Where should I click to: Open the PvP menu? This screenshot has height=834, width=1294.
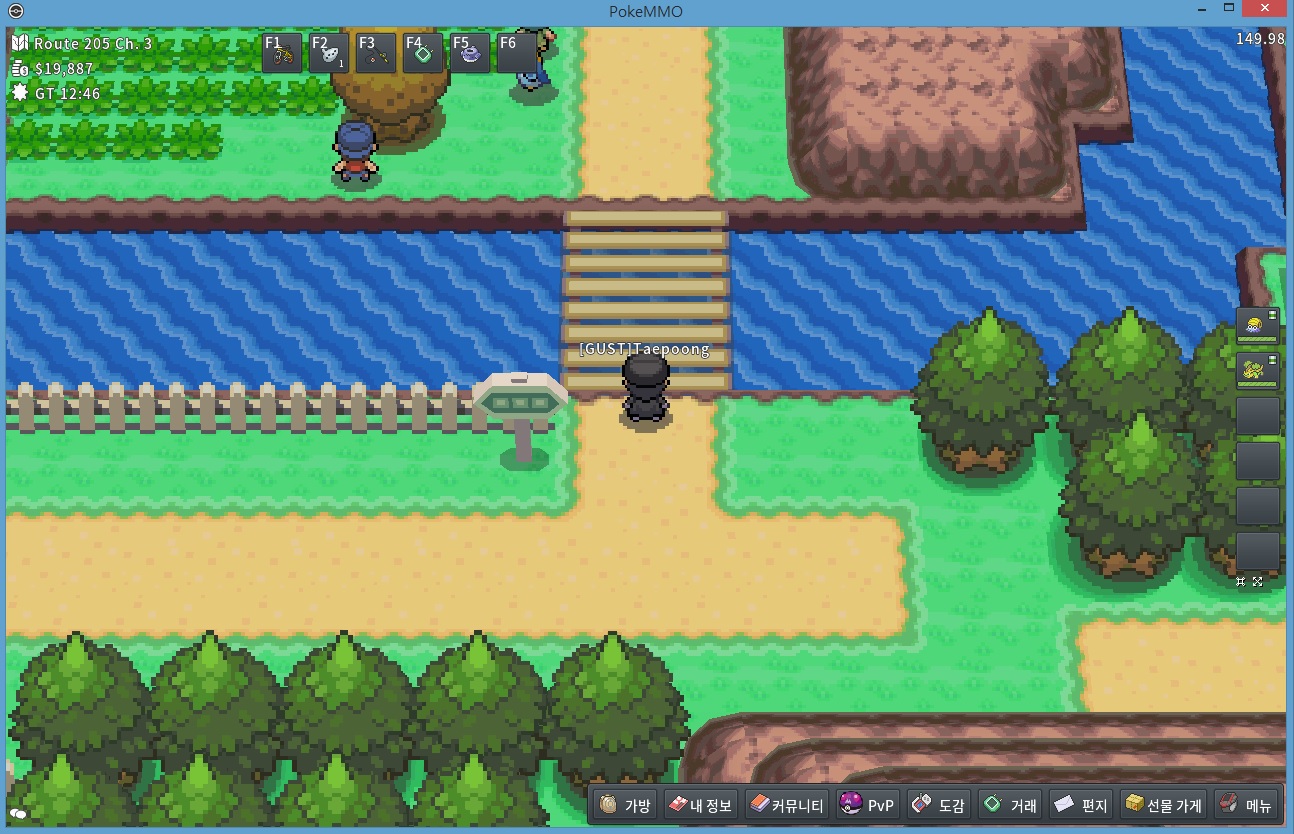[867, 805]
